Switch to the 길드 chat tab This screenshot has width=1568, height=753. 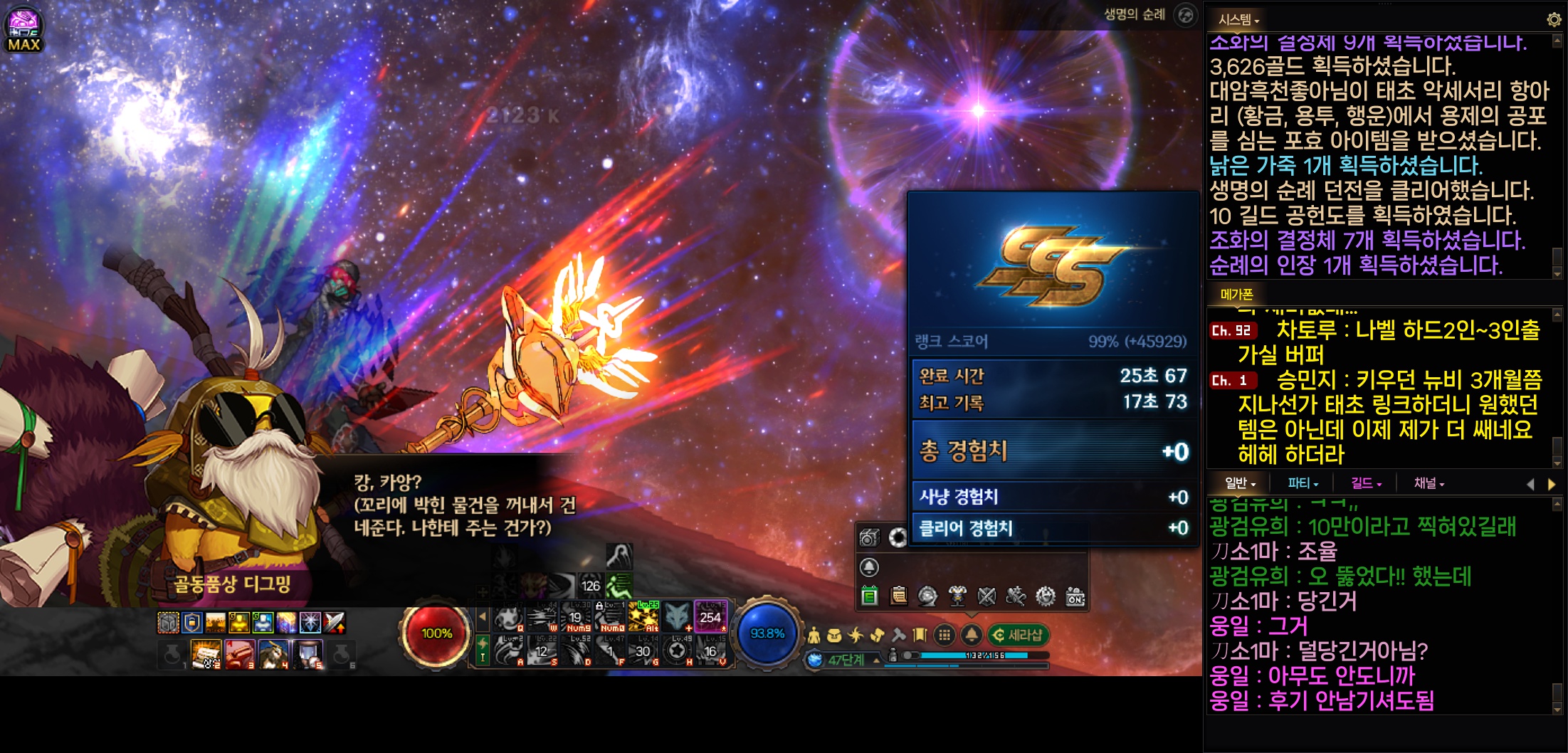click(x=1365, y=483)
